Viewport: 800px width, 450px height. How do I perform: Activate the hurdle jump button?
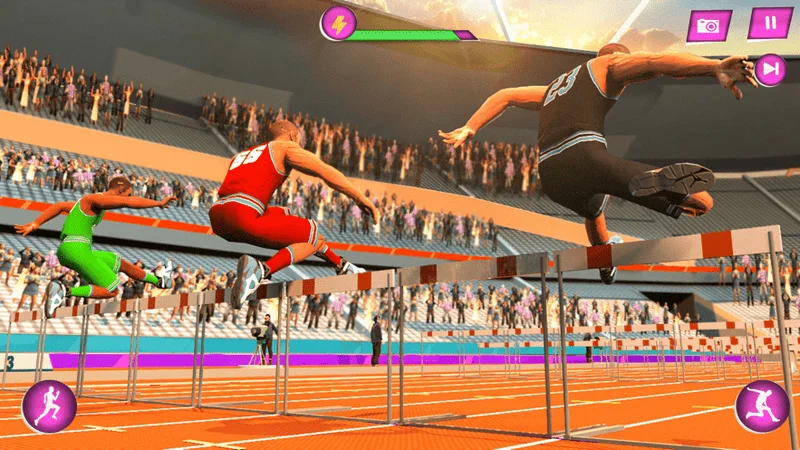point(762,406)
